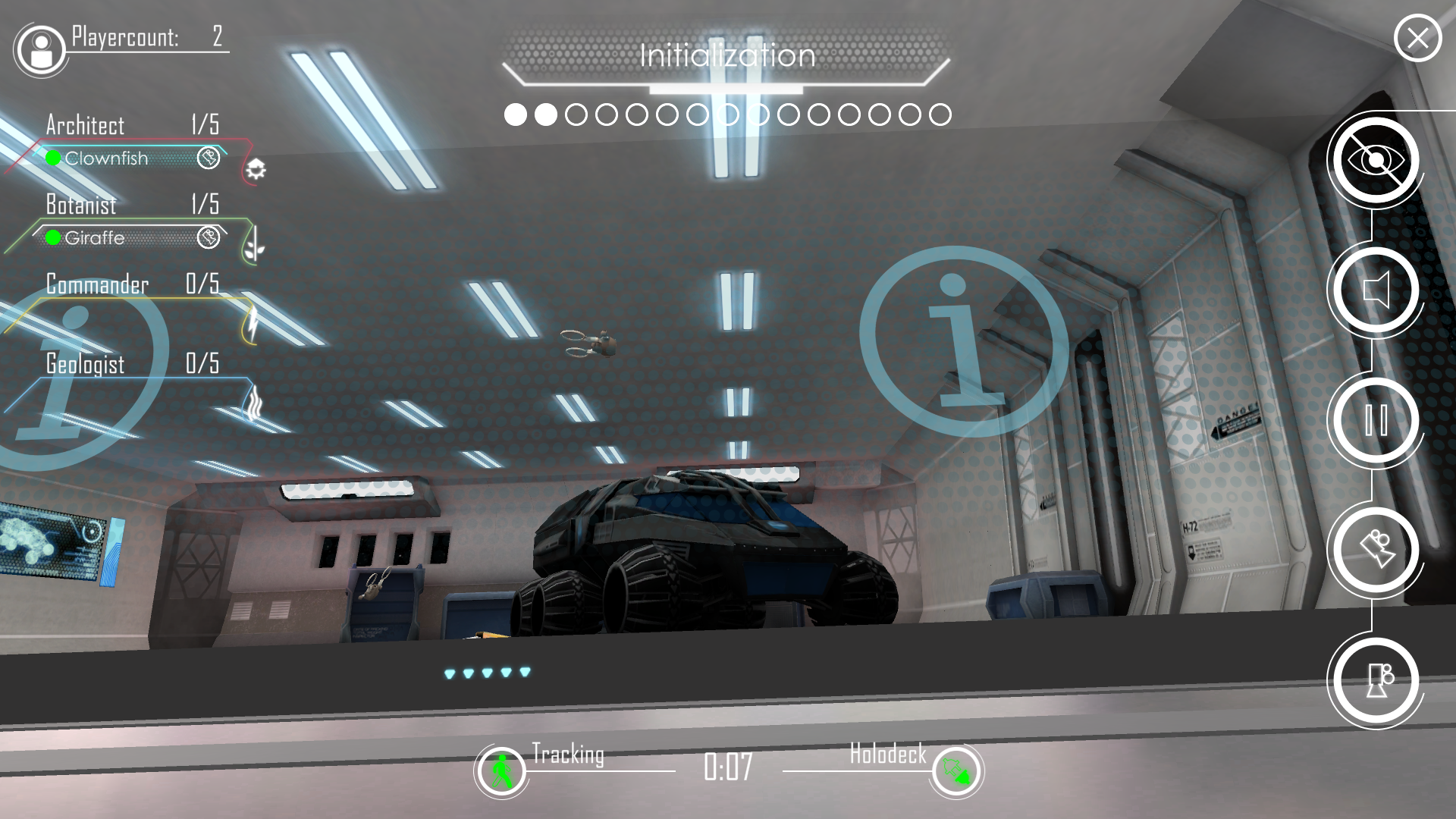Select the Giraffe player entry under Botanist

pyautogui.click(x=95, y=238)
